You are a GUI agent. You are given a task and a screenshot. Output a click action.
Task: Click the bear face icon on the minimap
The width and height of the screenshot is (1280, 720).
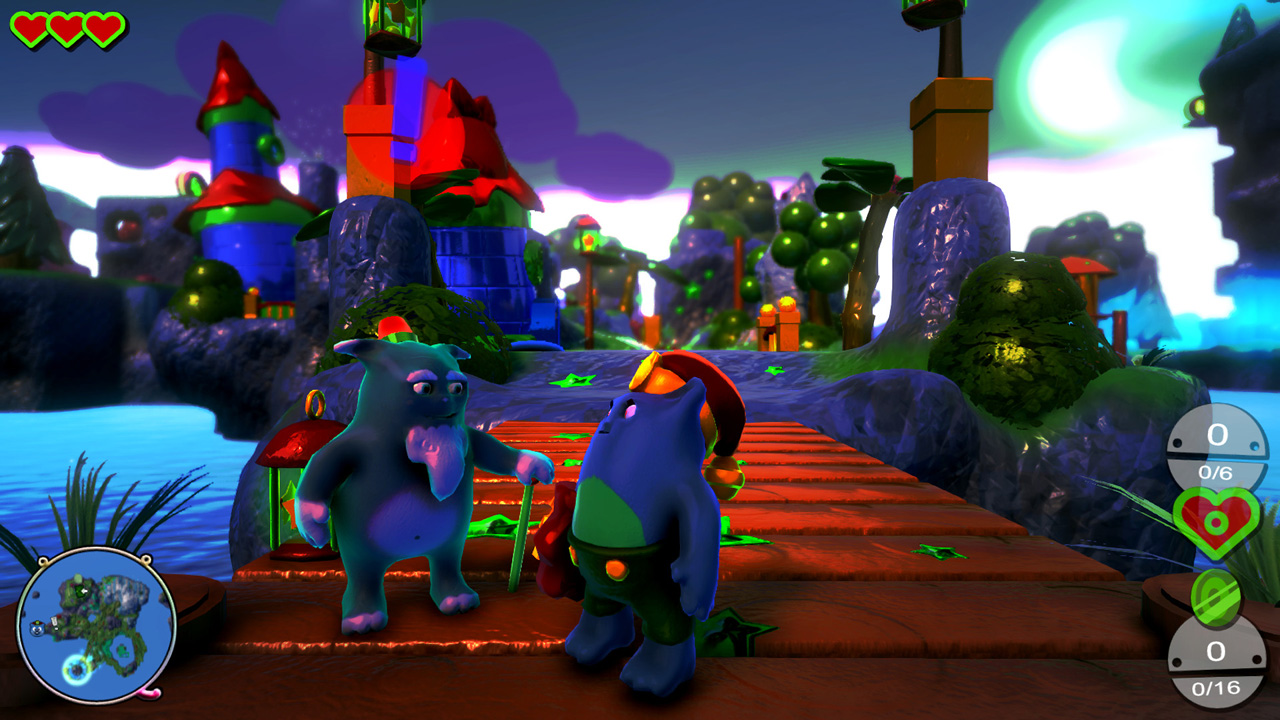(36, 629)
